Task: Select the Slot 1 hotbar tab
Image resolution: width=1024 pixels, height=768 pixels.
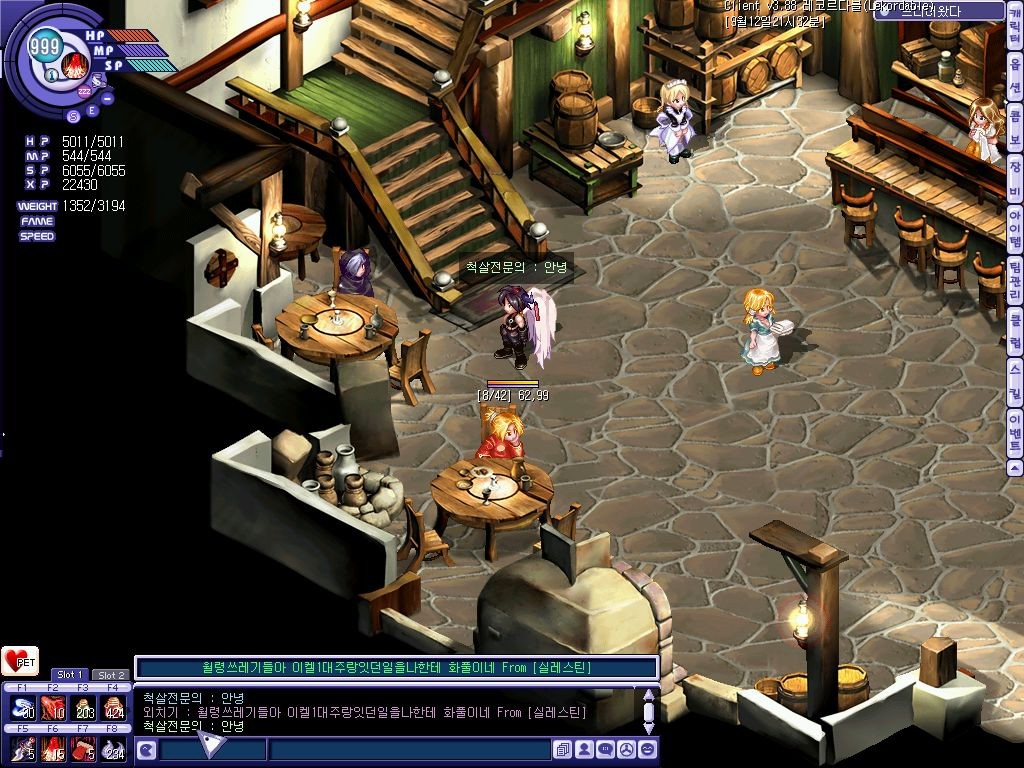Action: point(70,675)
